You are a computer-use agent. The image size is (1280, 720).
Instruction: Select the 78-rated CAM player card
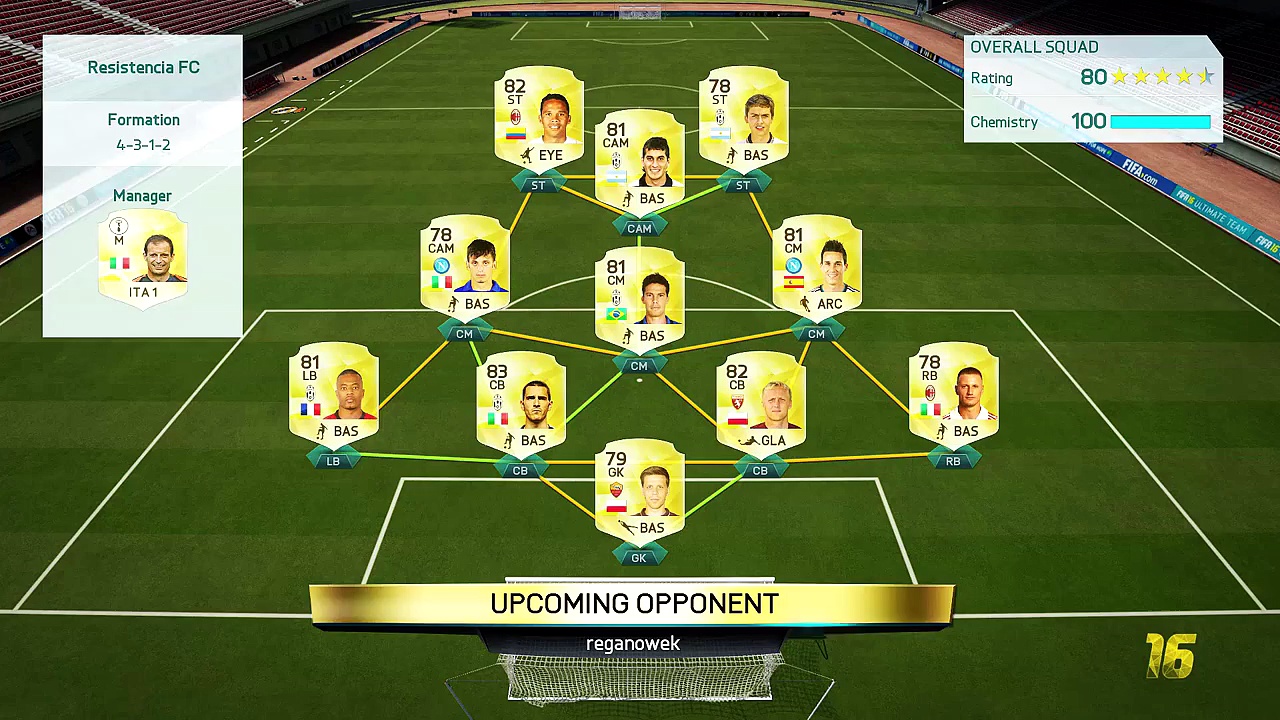click(465, 267)
